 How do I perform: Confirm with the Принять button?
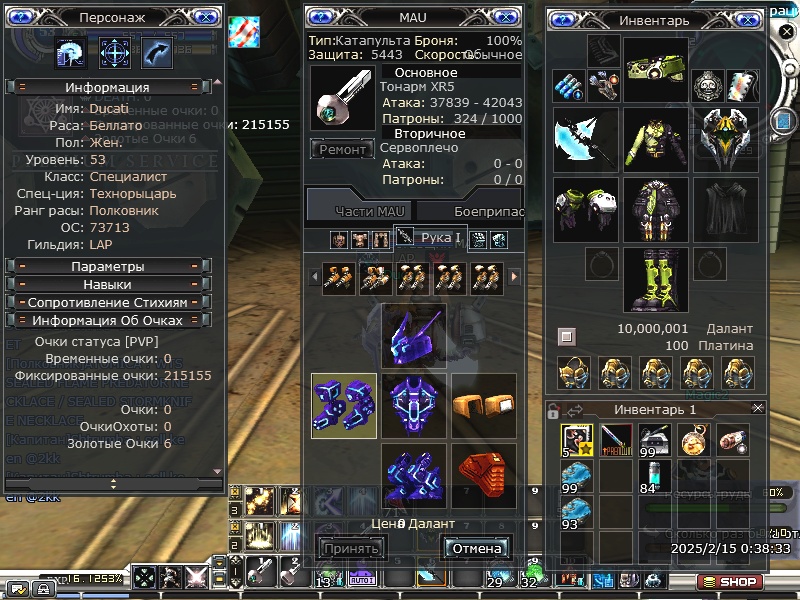coord(351,548)
